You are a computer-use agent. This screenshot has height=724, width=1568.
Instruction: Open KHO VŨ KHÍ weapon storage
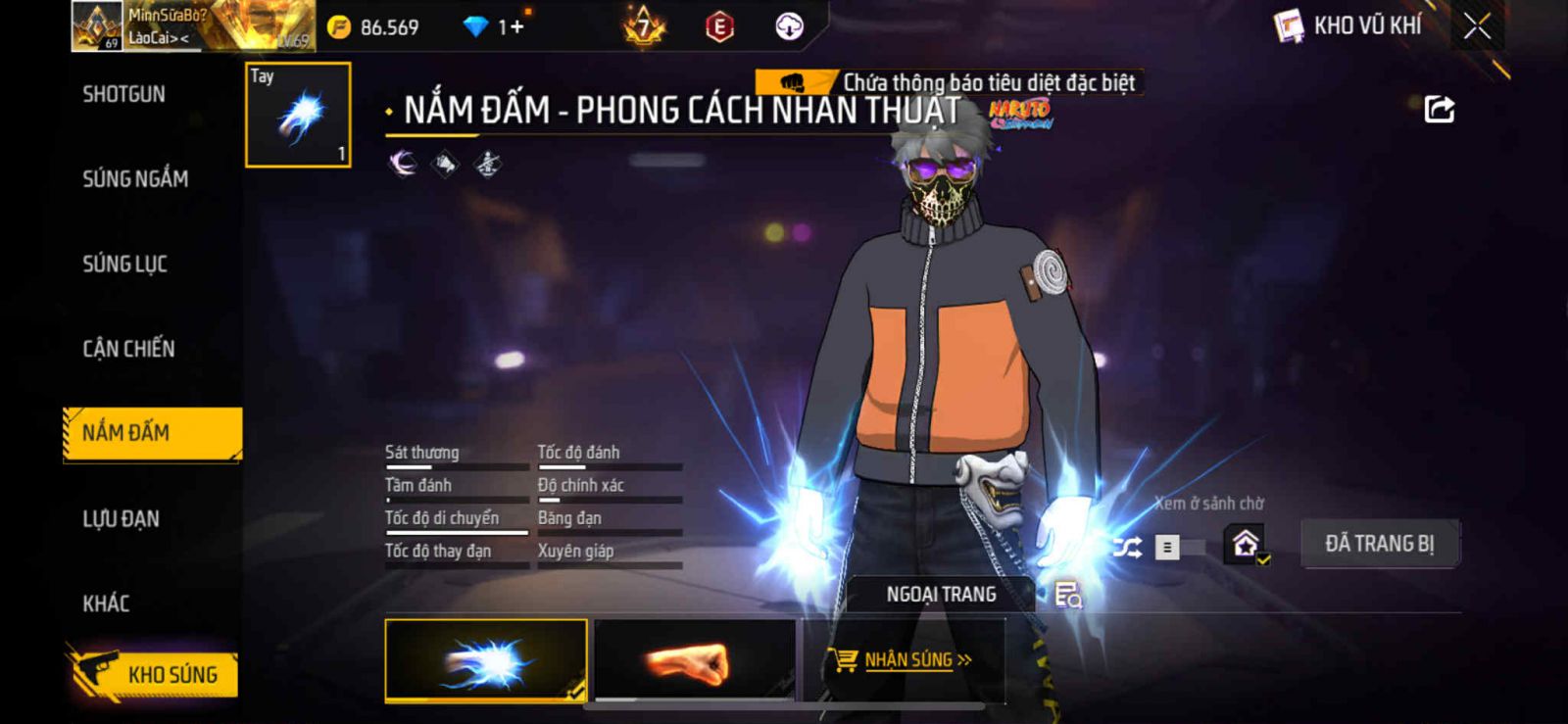(x=1347, y=25)
